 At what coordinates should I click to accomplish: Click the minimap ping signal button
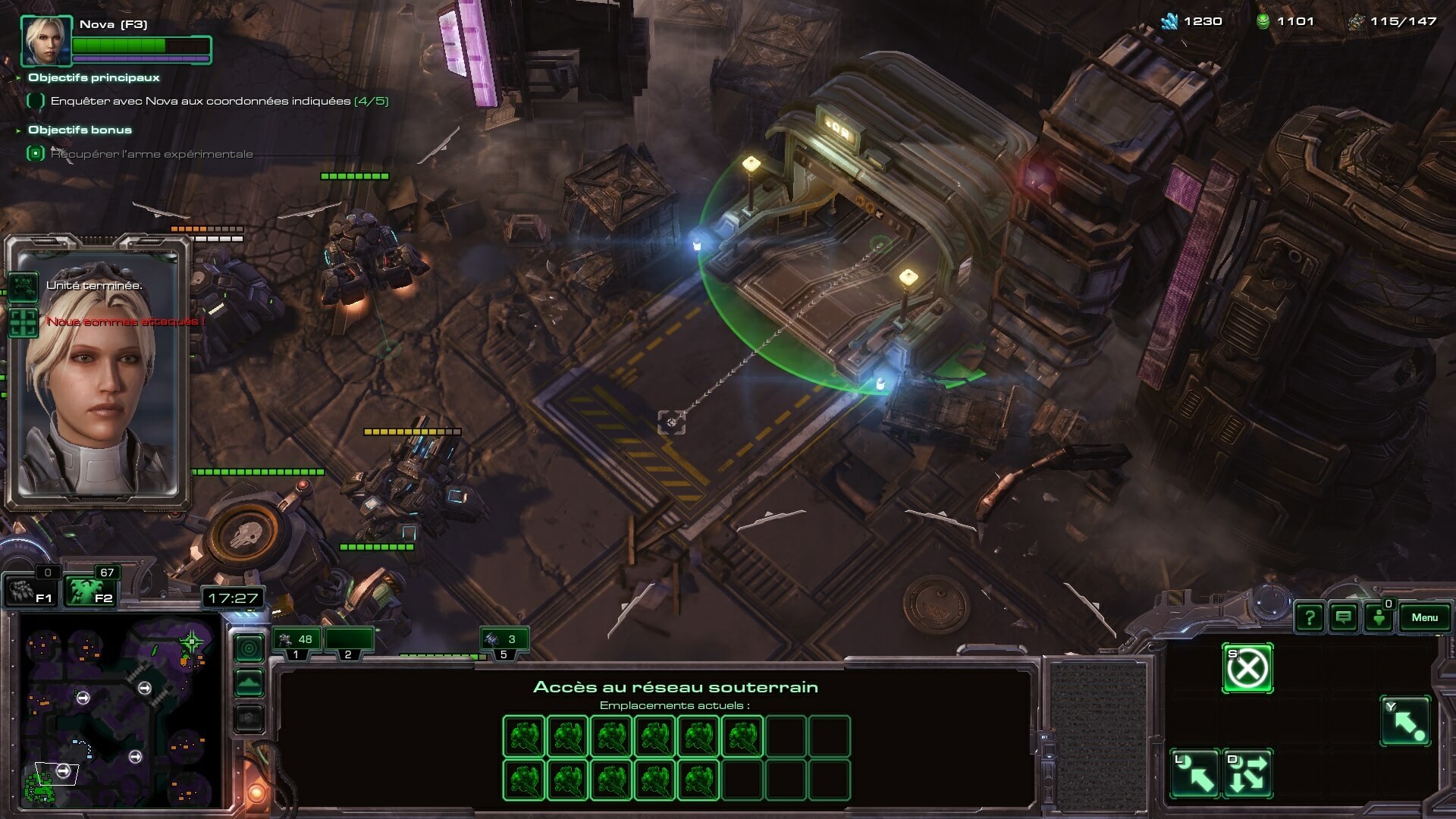(249, 648)
